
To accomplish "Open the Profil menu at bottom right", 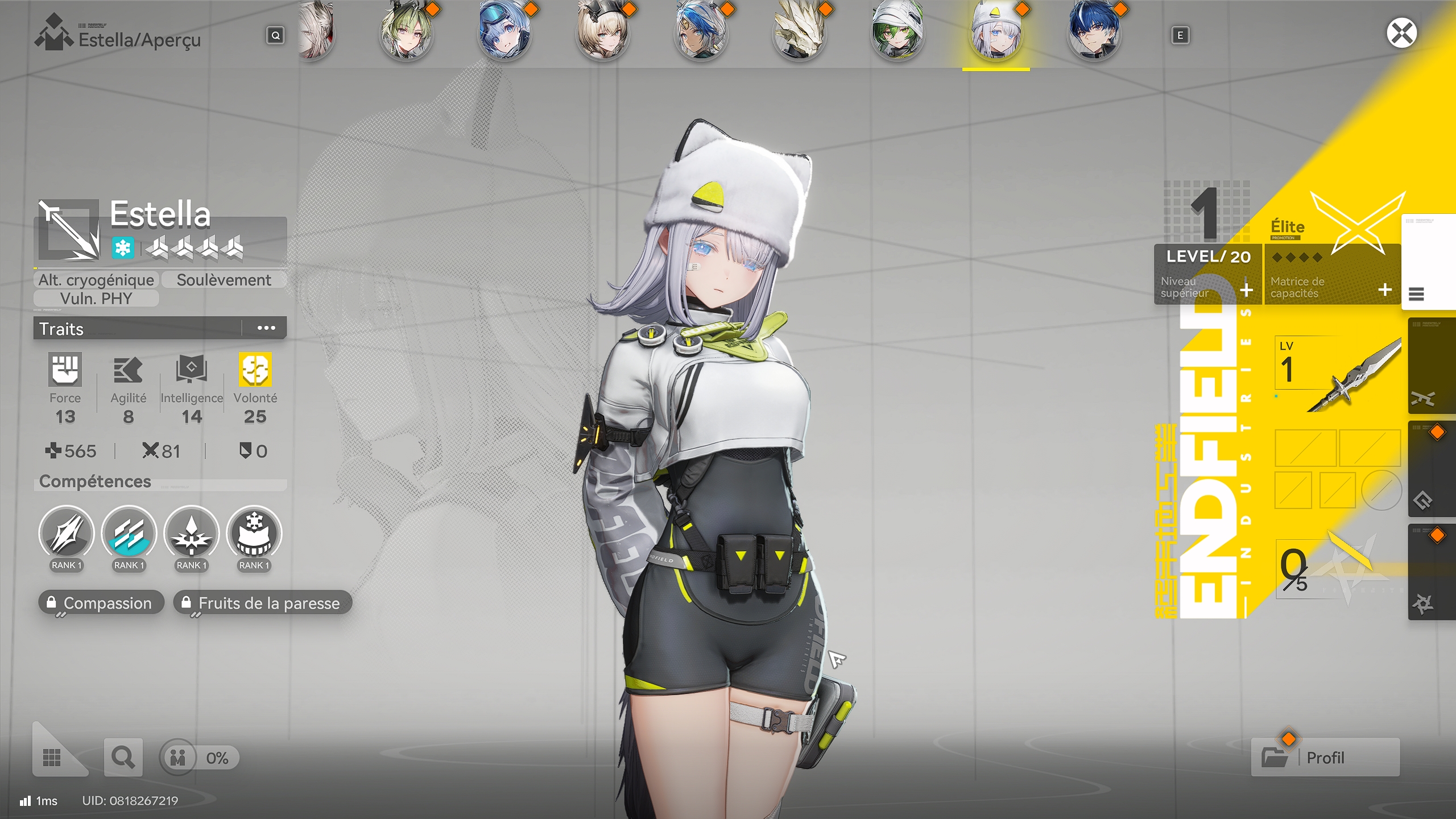I will pyautogui.click(x=1325, y=757).
